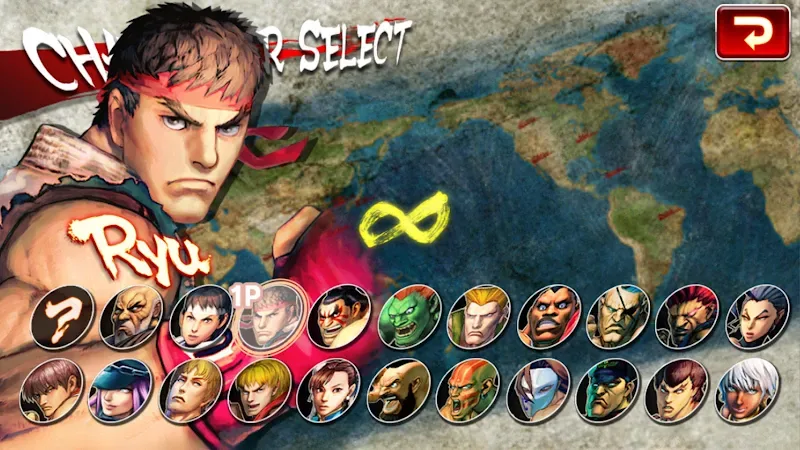The height and width of the screenshot is (450, 800).
Task: Pick the random question mark fighter
Action: coord(62,316)
